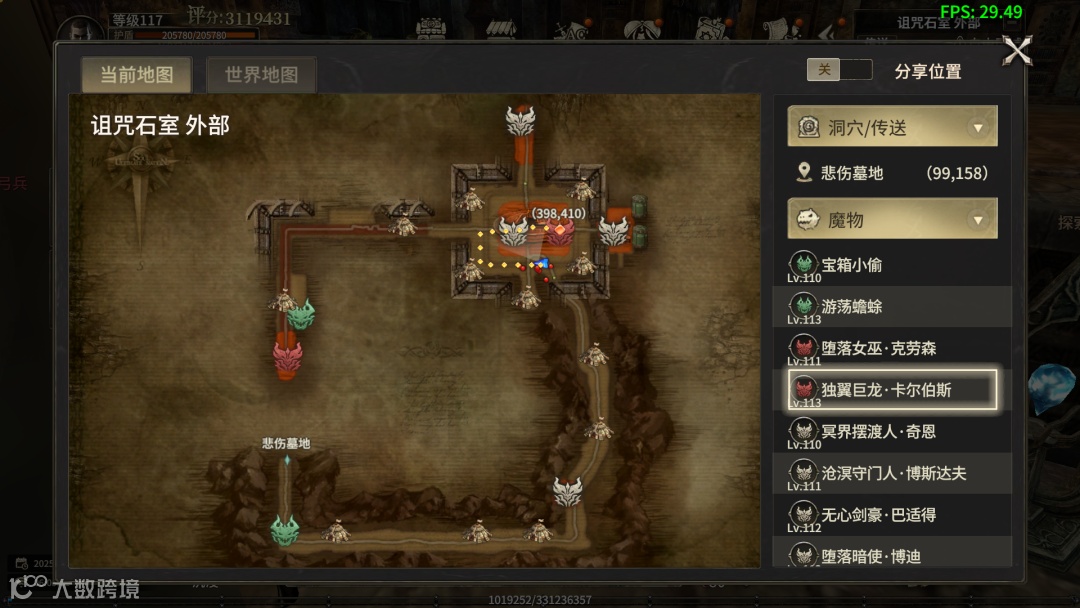1080x608 pixels.
Task: Toggle the 分享位置 switch
Action: point(839,70)
